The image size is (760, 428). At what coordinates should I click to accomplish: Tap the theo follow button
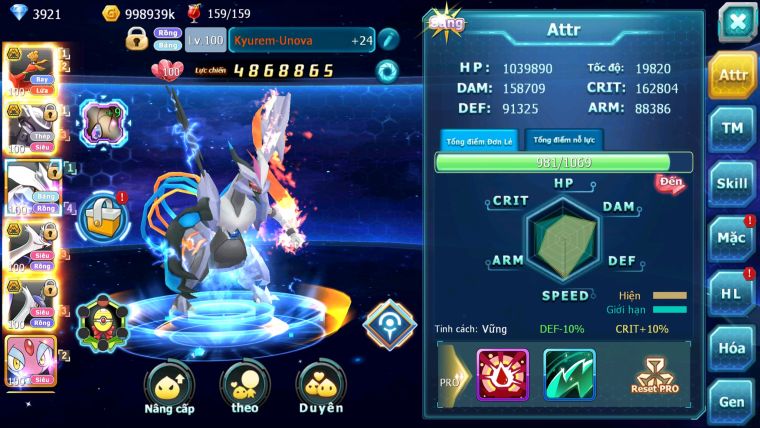[245, 389]
